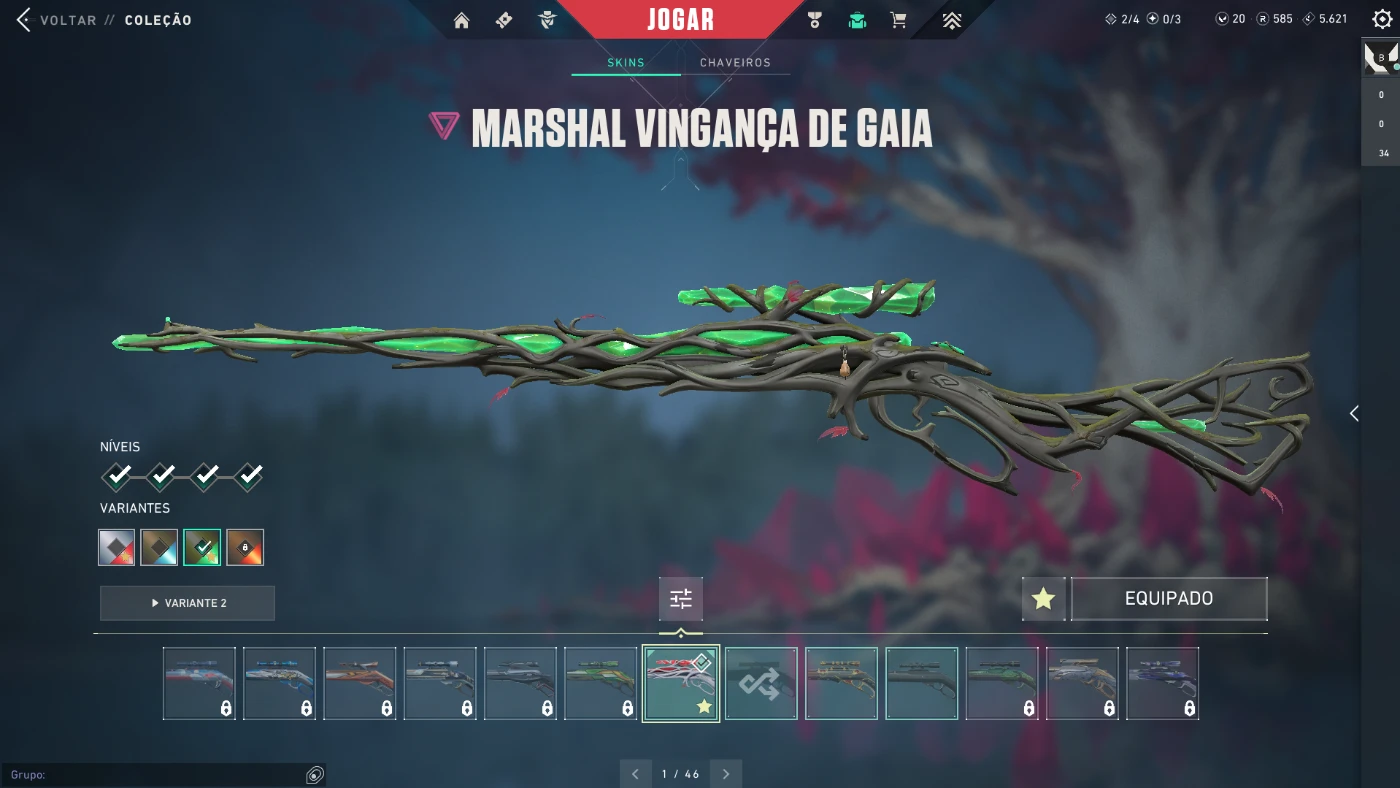Click the Equipado button
1400x788 pixels.
(x=1168, y=599)
